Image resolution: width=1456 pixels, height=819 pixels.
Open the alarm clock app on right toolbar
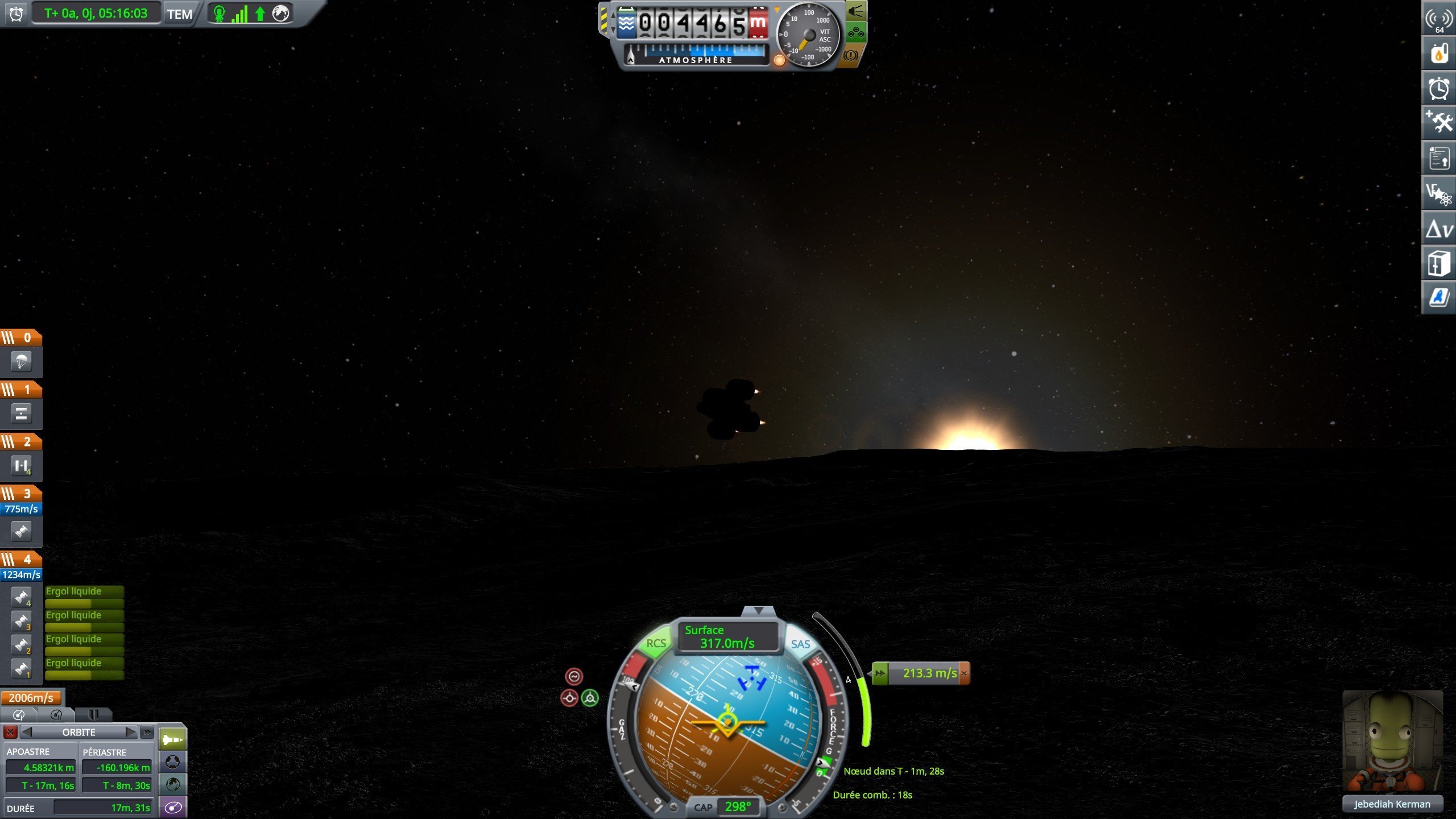point(1438,89)
